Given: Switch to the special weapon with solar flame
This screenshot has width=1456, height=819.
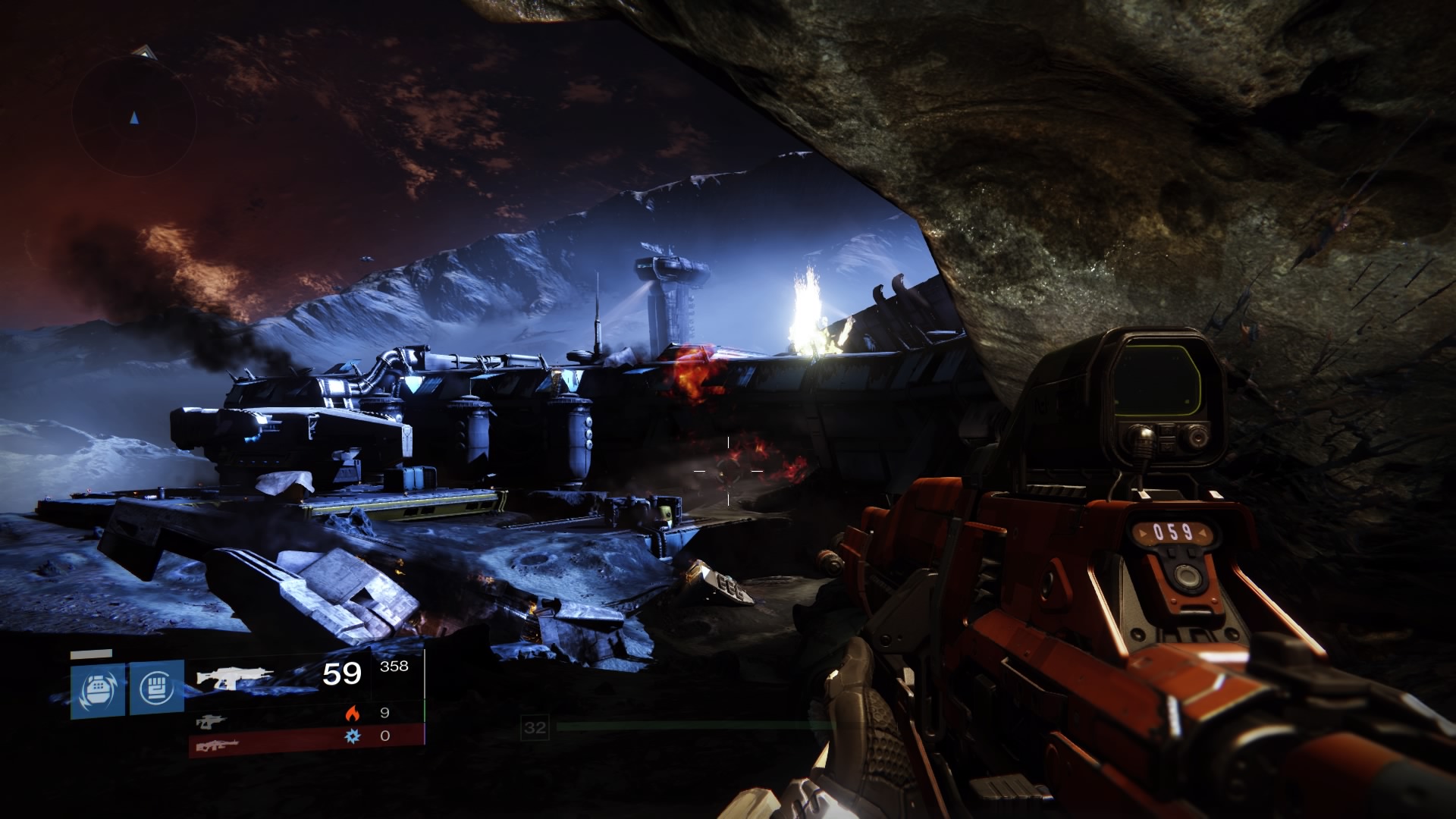Looking at the screenshot, I should click(x=212, y=720).
